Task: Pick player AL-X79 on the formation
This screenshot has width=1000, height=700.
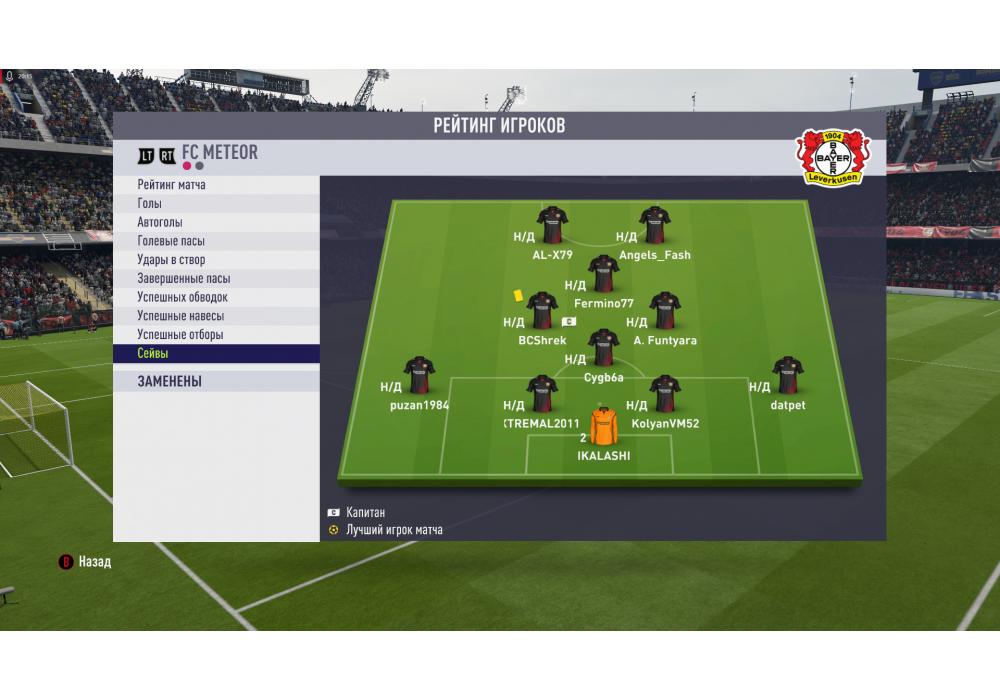Action: coord(553,226)
